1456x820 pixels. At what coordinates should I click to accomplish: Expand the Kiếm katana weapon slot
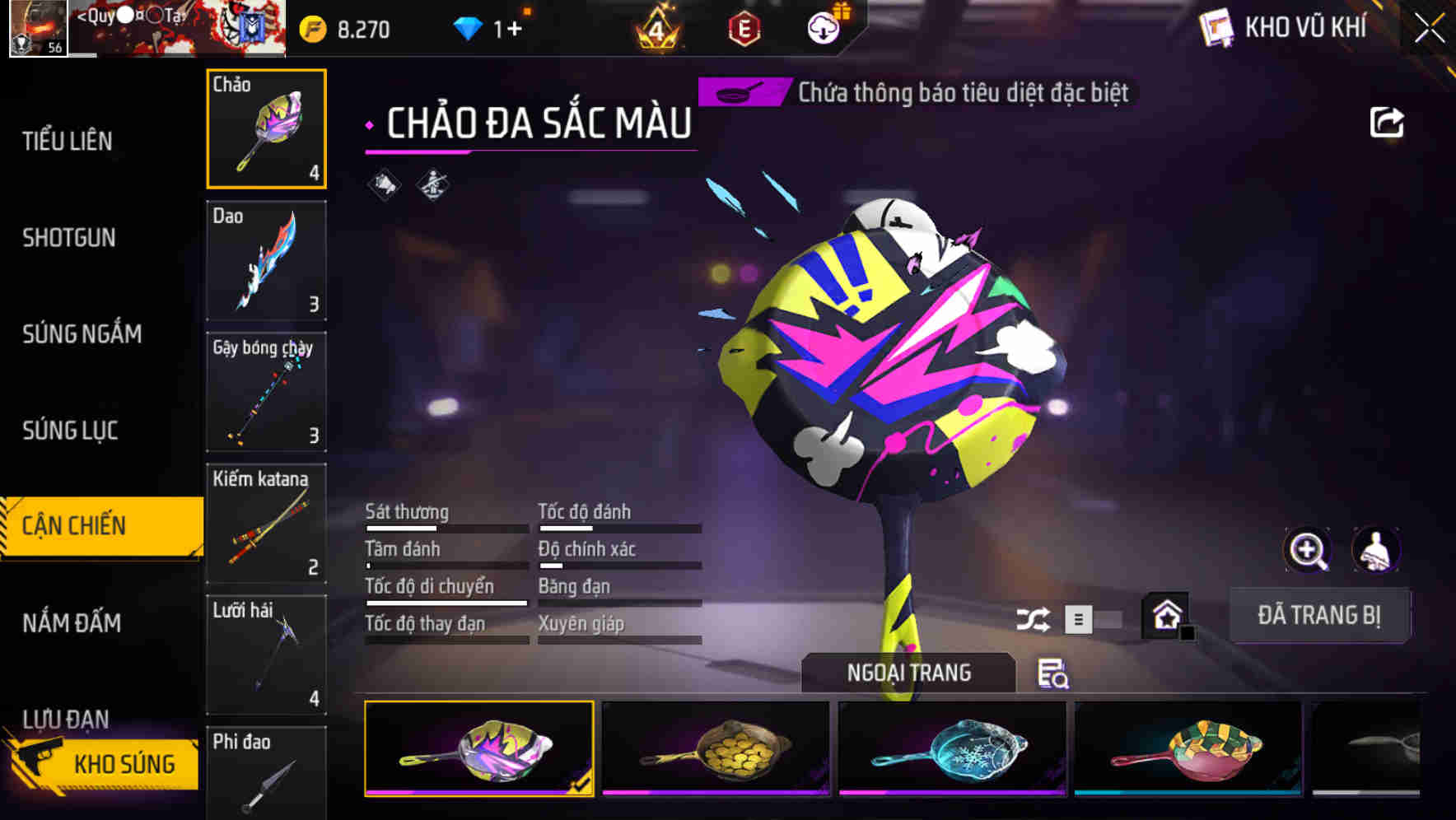pos(265,524)
